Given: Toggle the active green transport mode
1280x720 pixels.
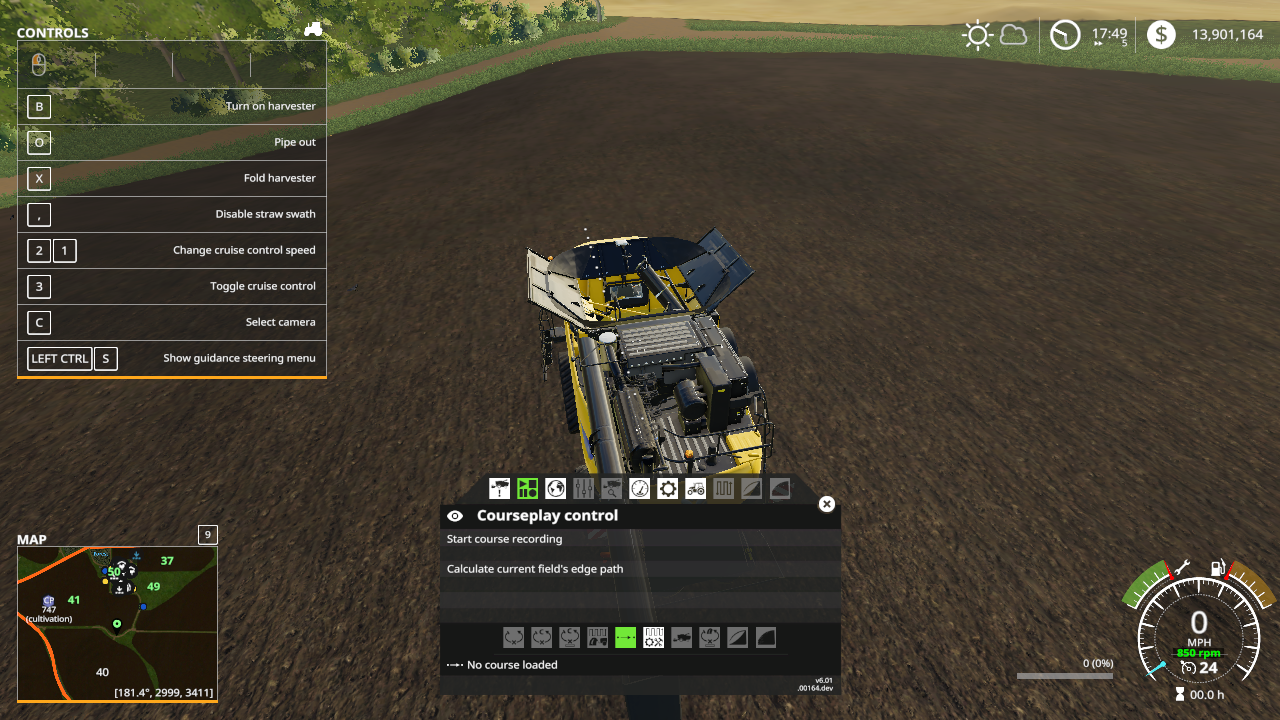Looking at the screenshot, I should tap(627, 637).
